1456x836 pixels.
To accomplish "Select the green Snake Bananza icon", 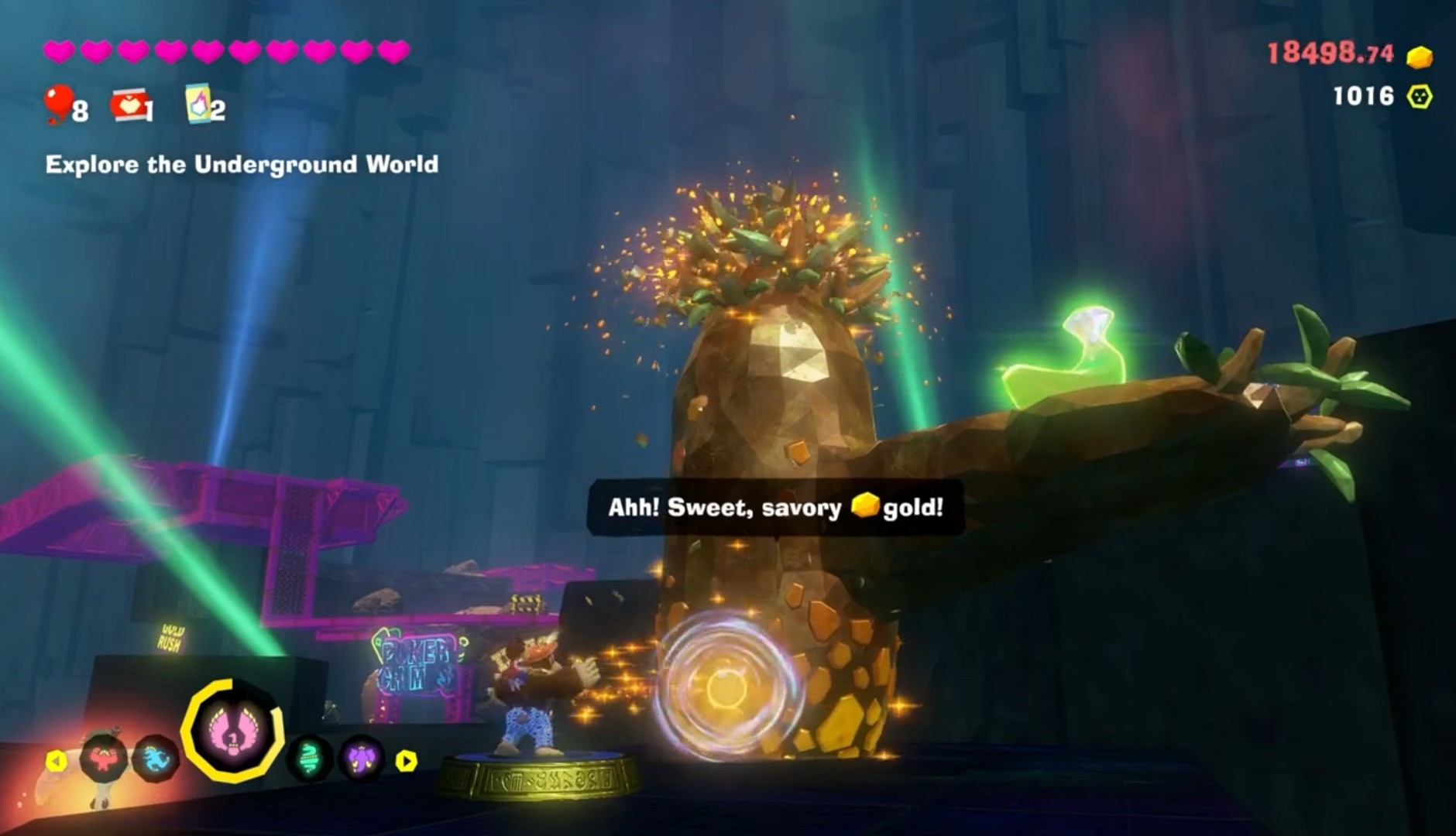I will coord(310,759).
